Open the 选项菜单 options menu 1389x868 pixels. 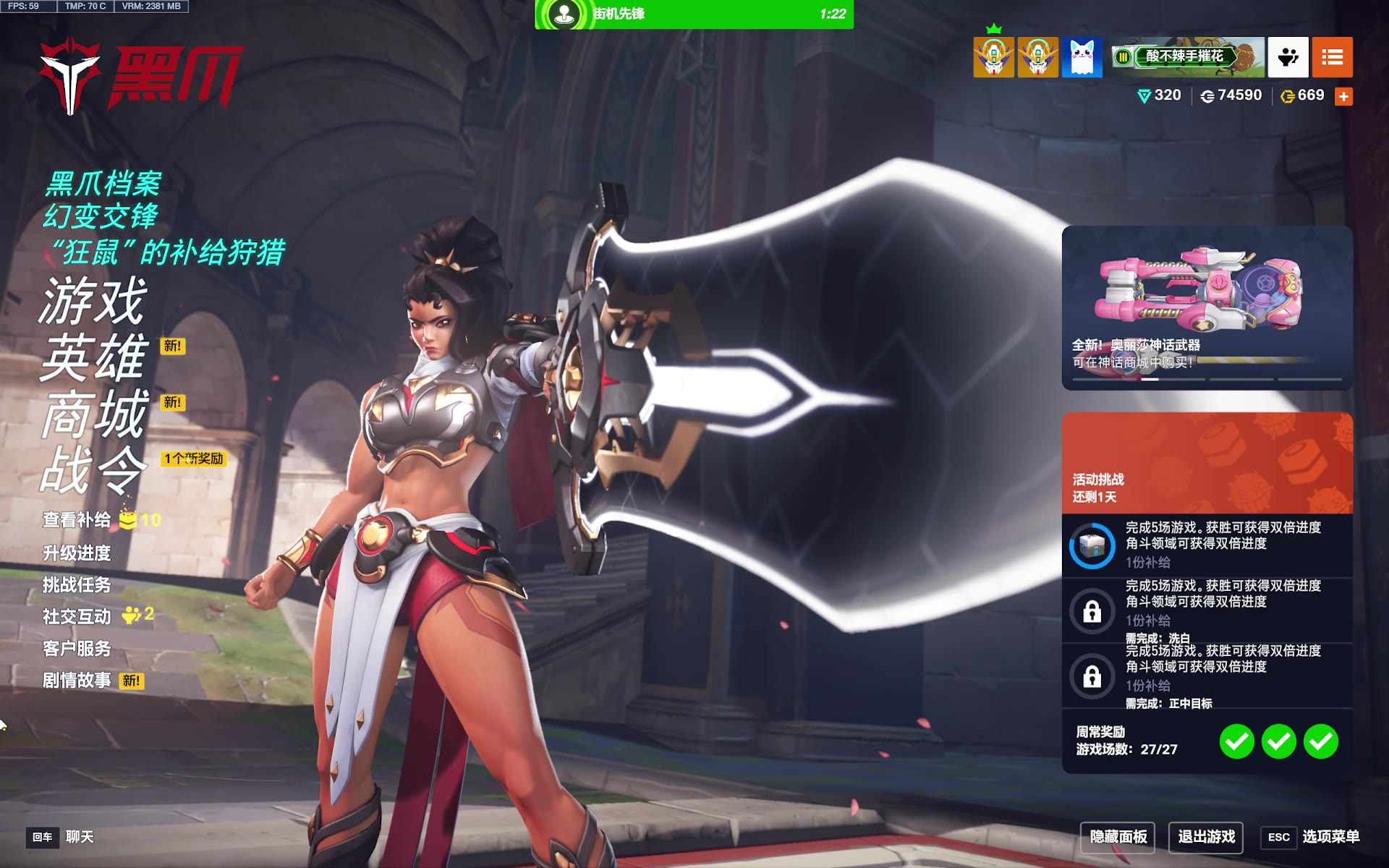pyautogui.click(x=1330, y=837)
